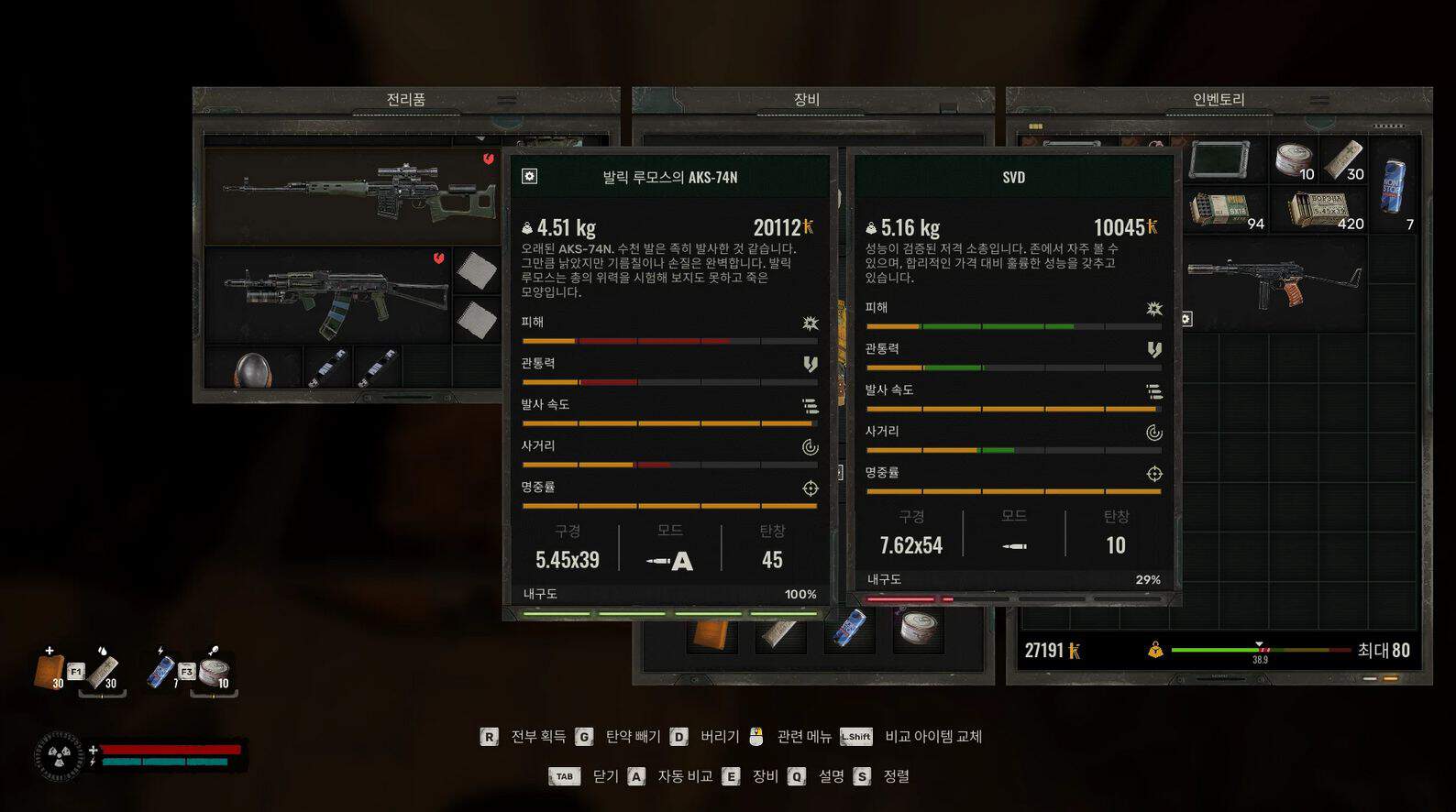Select the bandage stack of 30 in inventory
The image size is (1456, 812).
(1343, 159)
